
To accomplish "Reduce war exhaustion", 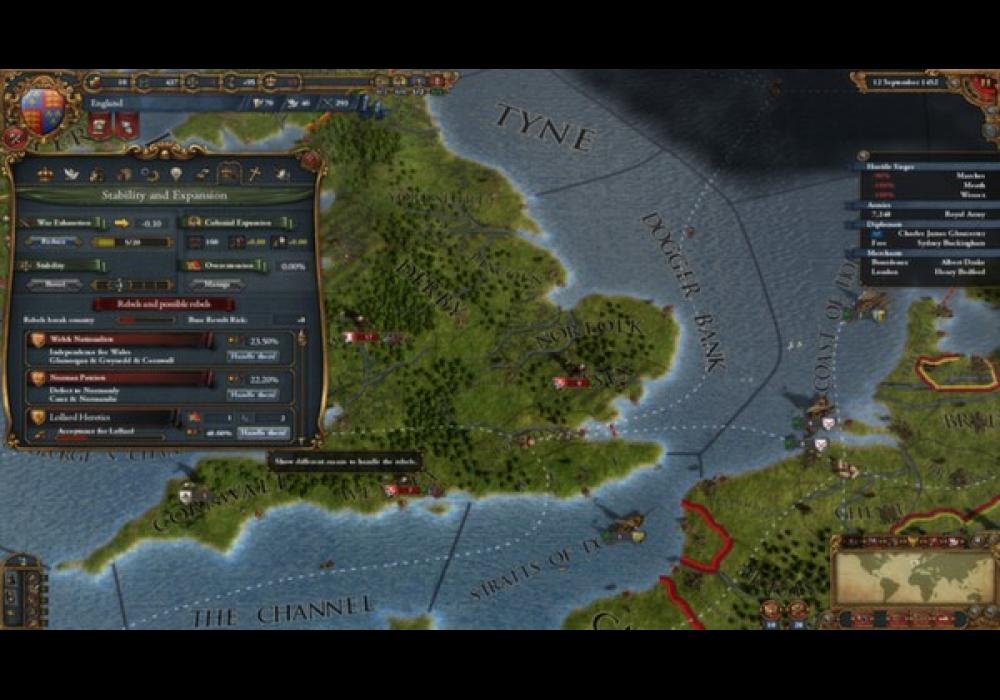I will tap(53, 241).
